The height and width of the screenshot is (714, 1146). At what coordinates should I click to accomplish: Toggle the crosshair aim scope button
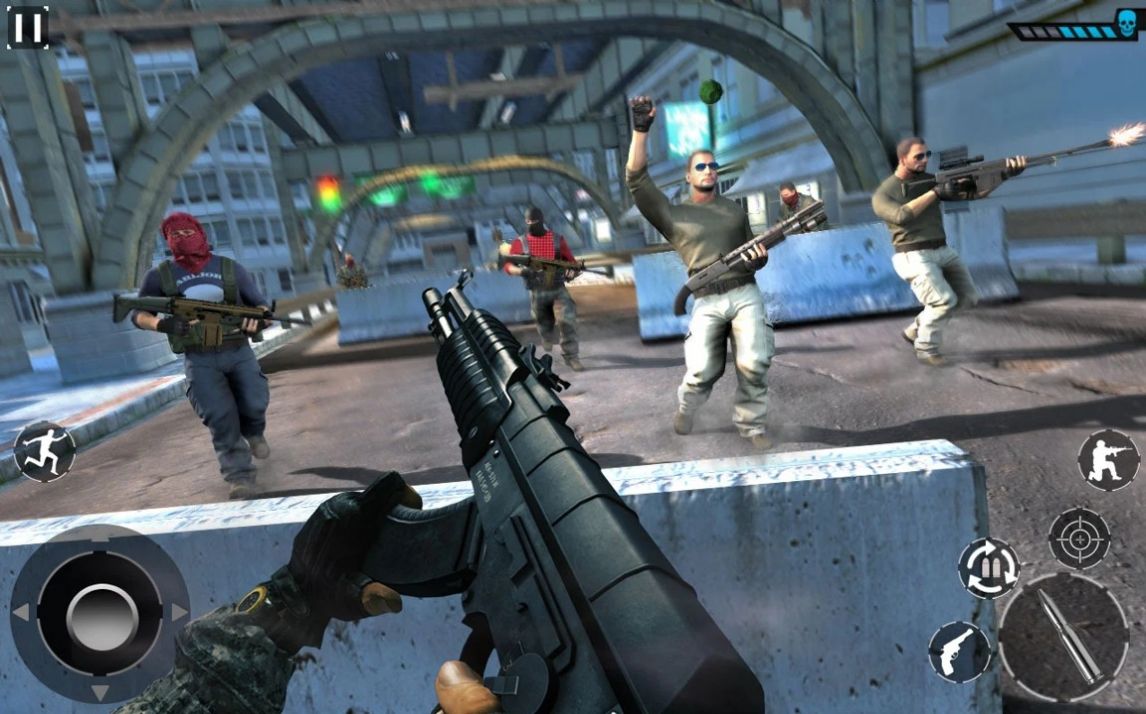(x=1079, y=538)
